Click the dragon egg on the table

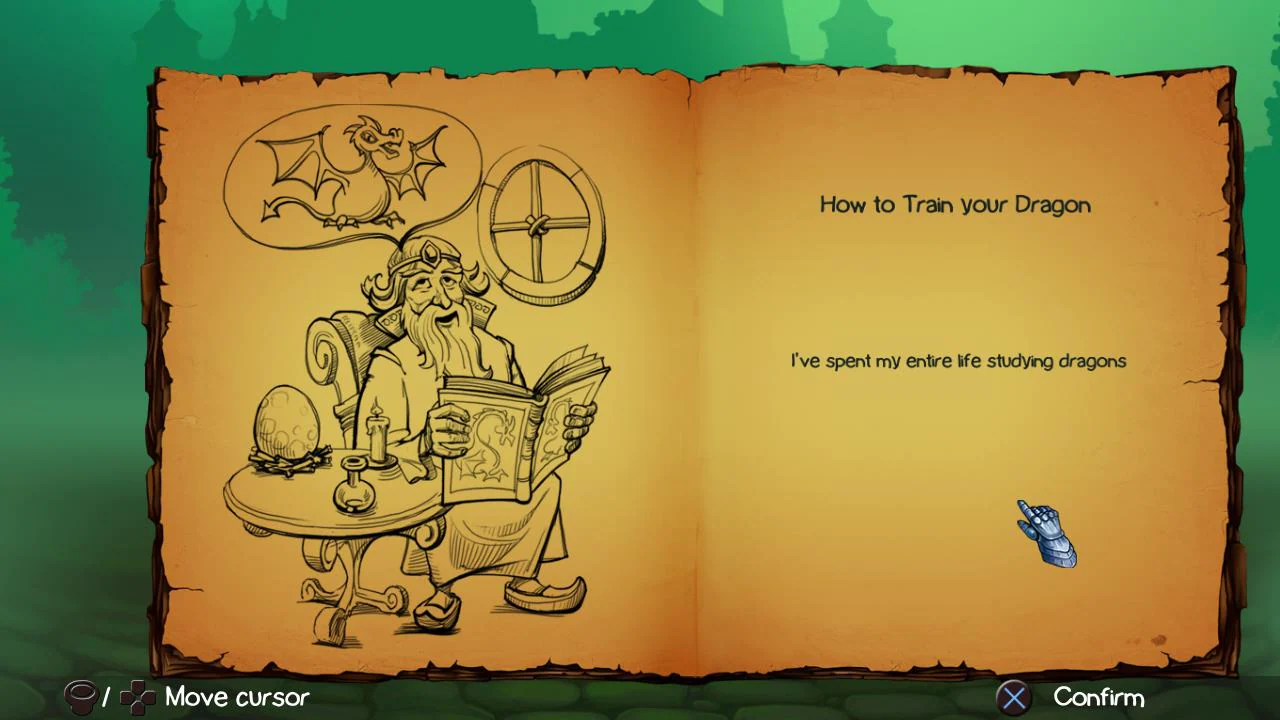coord(285,420)
